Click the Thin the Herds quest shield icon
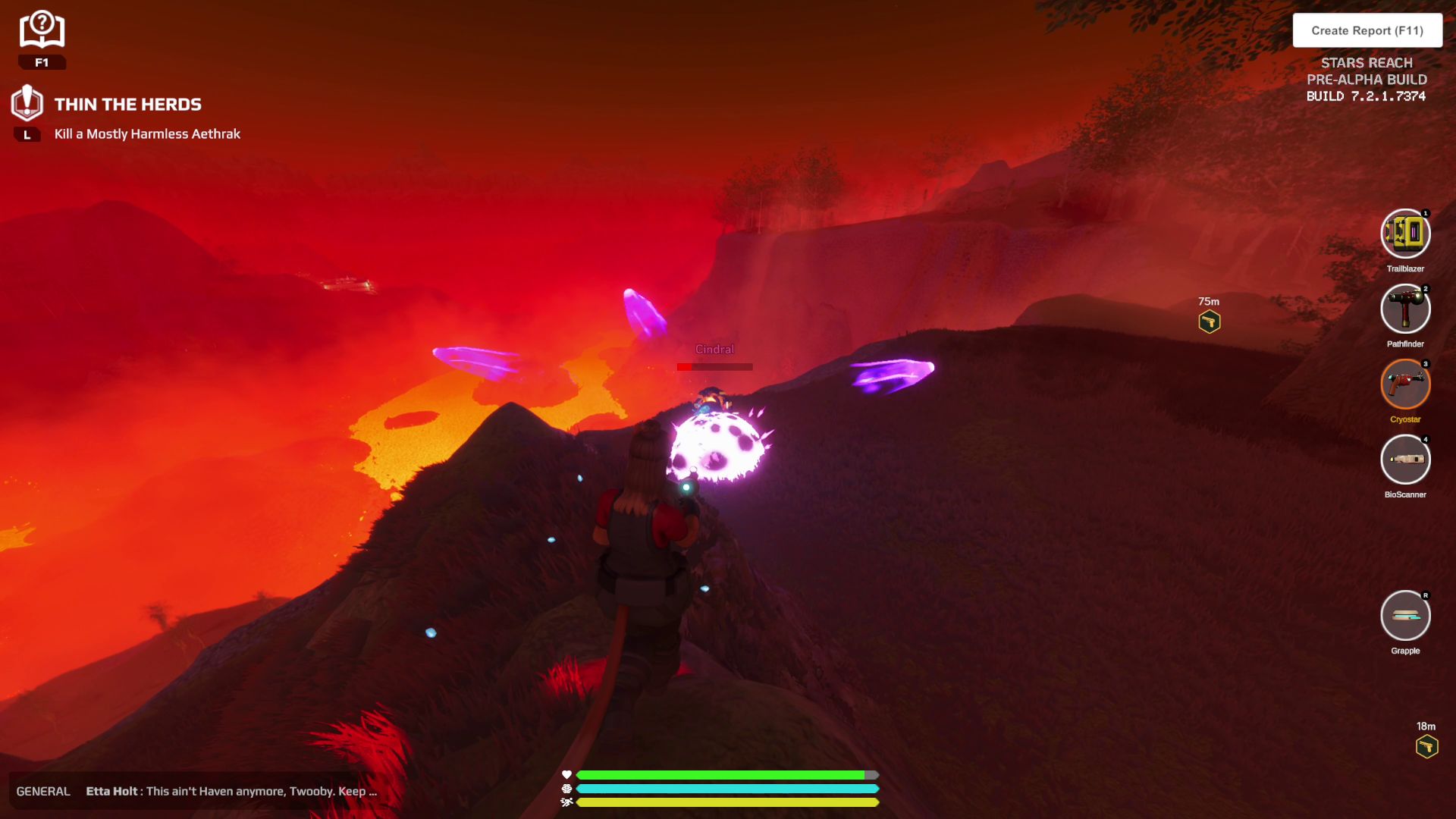This screenshot has height=819, width=1456. click(x=28, y=104)
